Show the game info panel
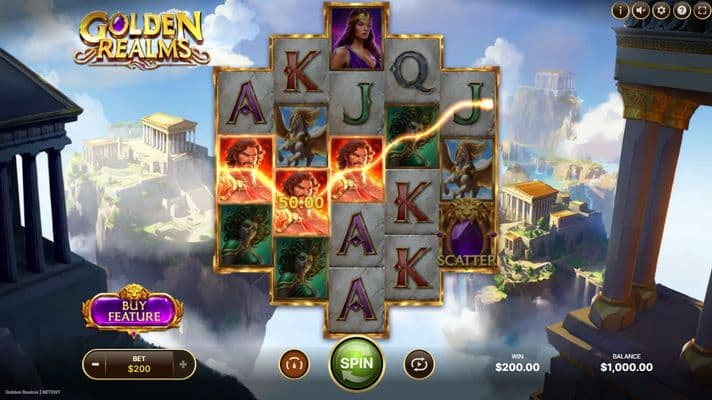The image size is (712, 400). (621, 11)
